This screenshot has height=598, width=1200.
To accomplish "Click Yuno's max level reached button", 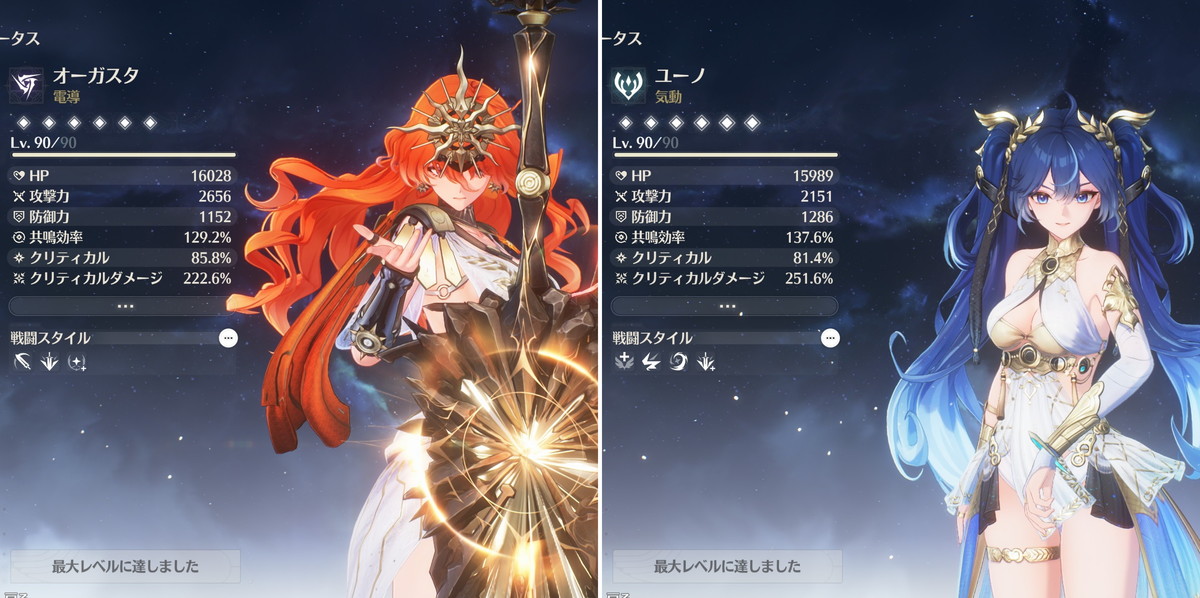I will click(727, 566).
